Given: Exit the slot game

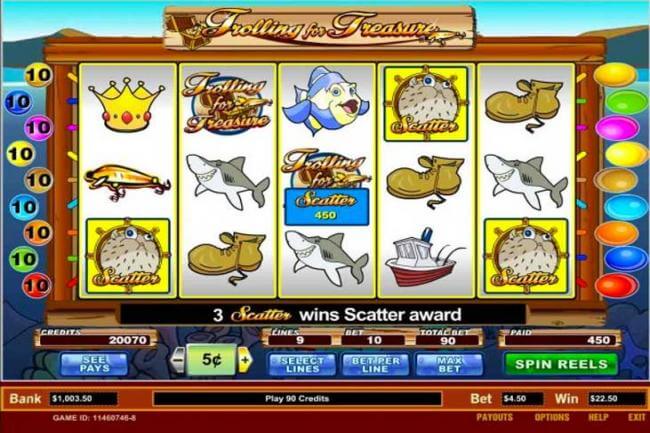Looking at the screenshot, I should pos(636,417).
